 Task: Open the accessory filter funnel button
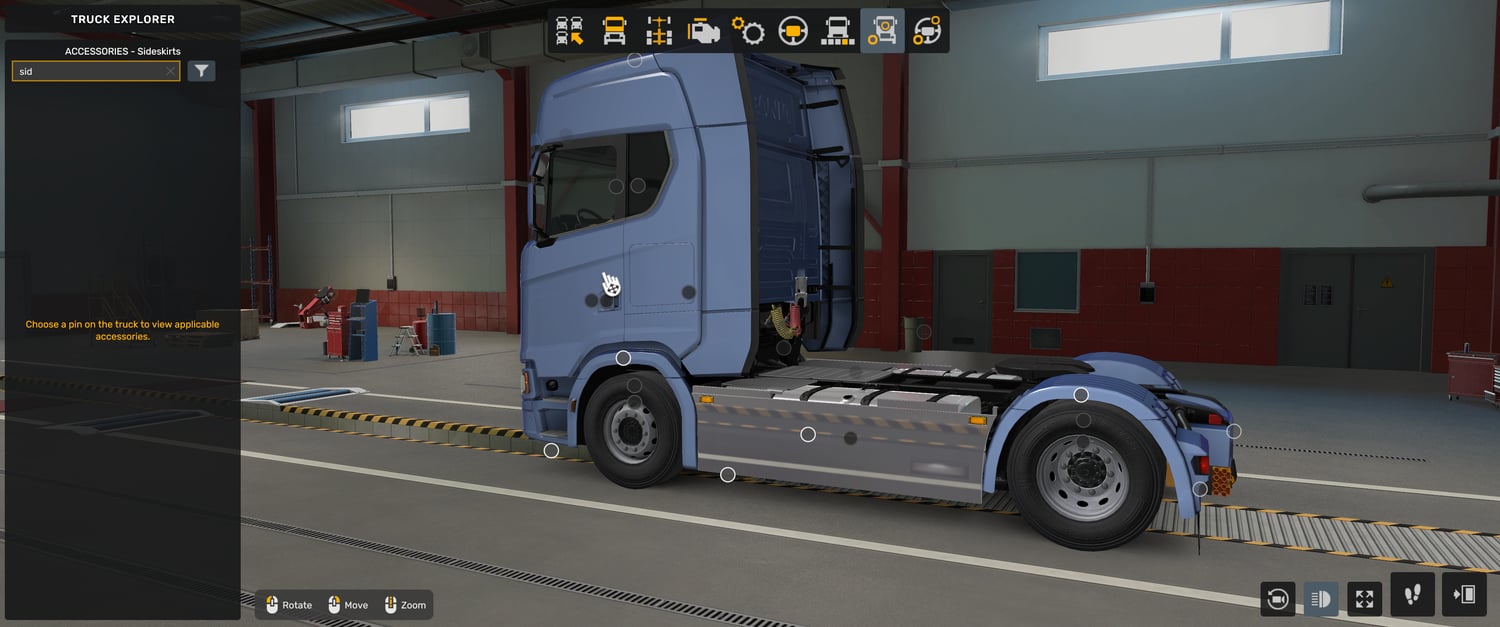pos(201,71)
